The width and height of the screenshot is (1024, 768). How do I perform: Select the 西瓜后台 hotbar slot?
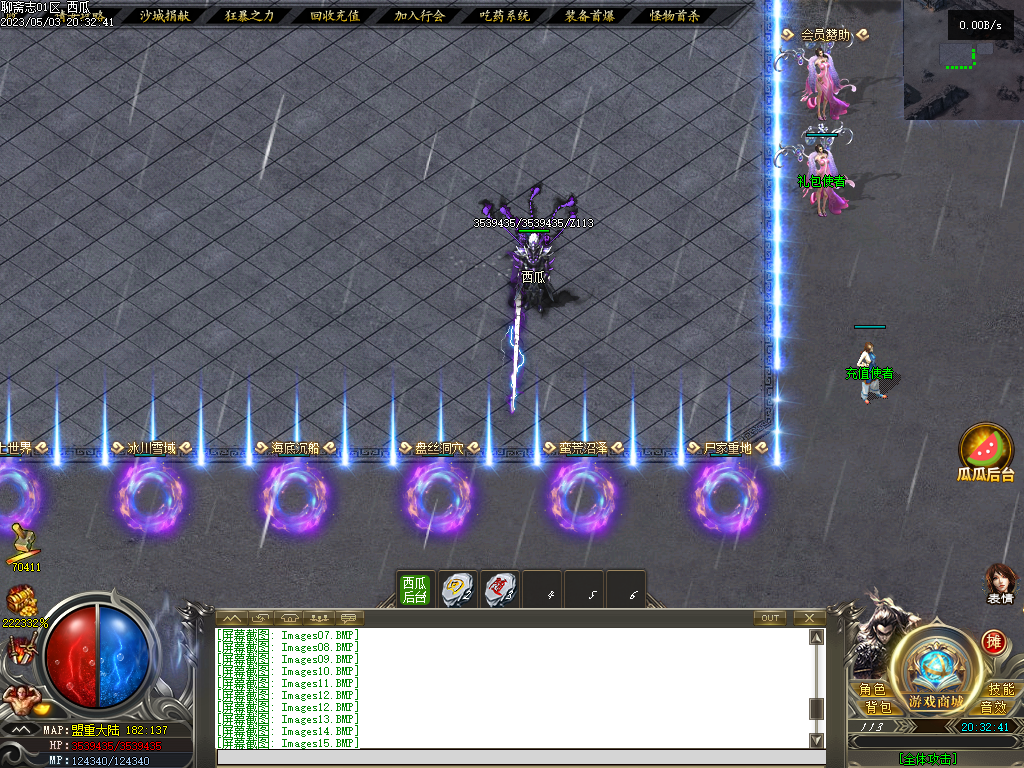[x=414, y=589]
